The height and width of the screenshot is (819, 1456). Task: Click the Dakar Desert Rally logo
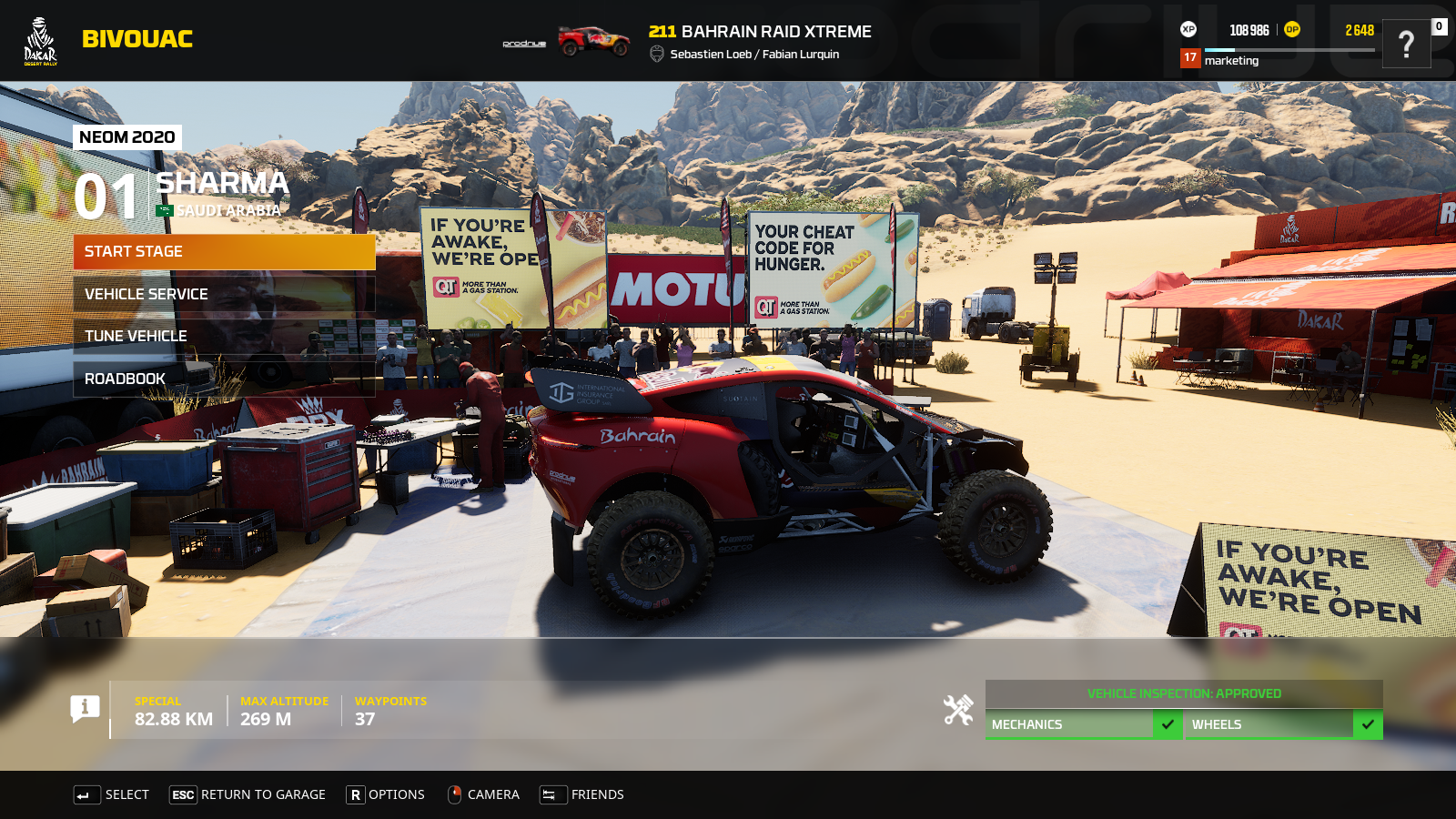(38, 39)
